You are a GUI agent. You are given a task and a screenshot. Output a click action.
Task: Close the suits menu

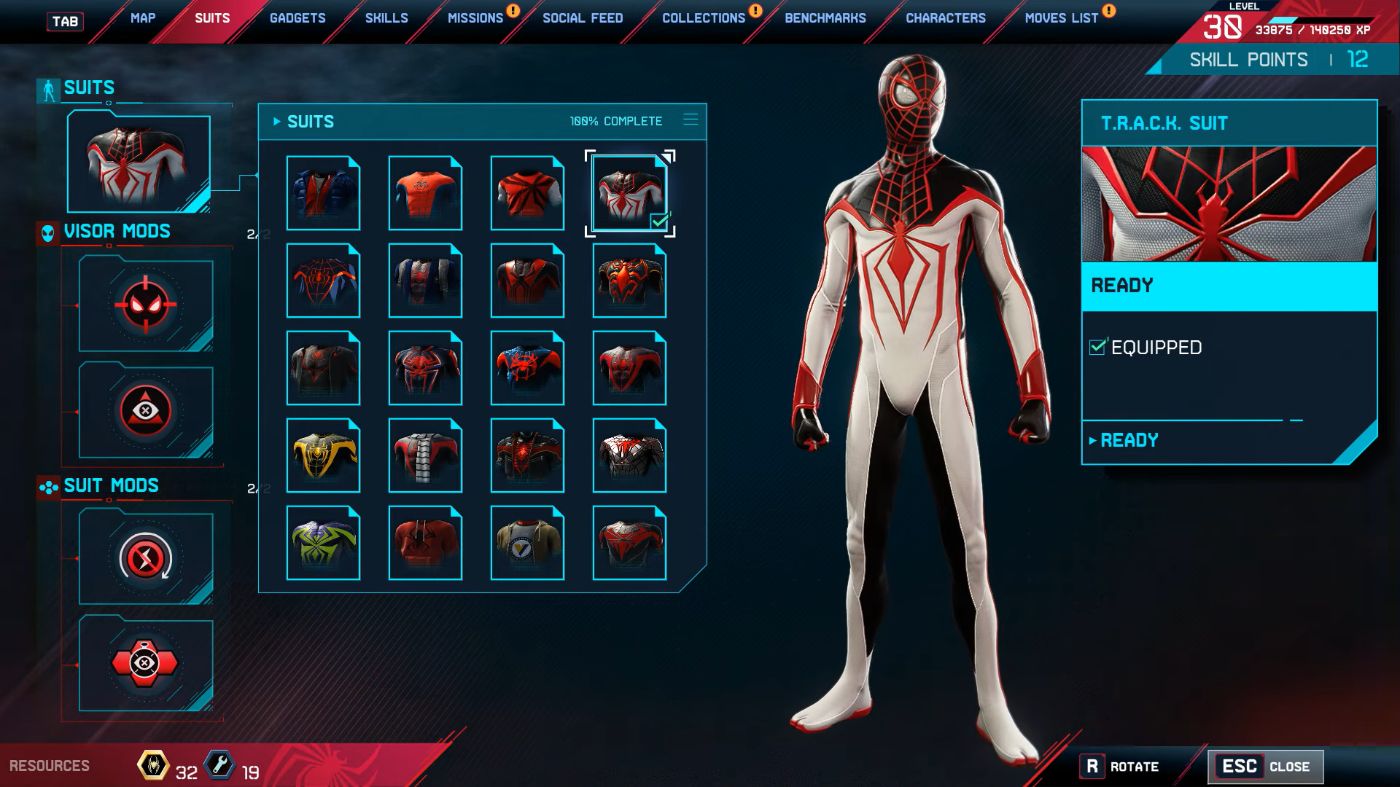pos(1265,767)
